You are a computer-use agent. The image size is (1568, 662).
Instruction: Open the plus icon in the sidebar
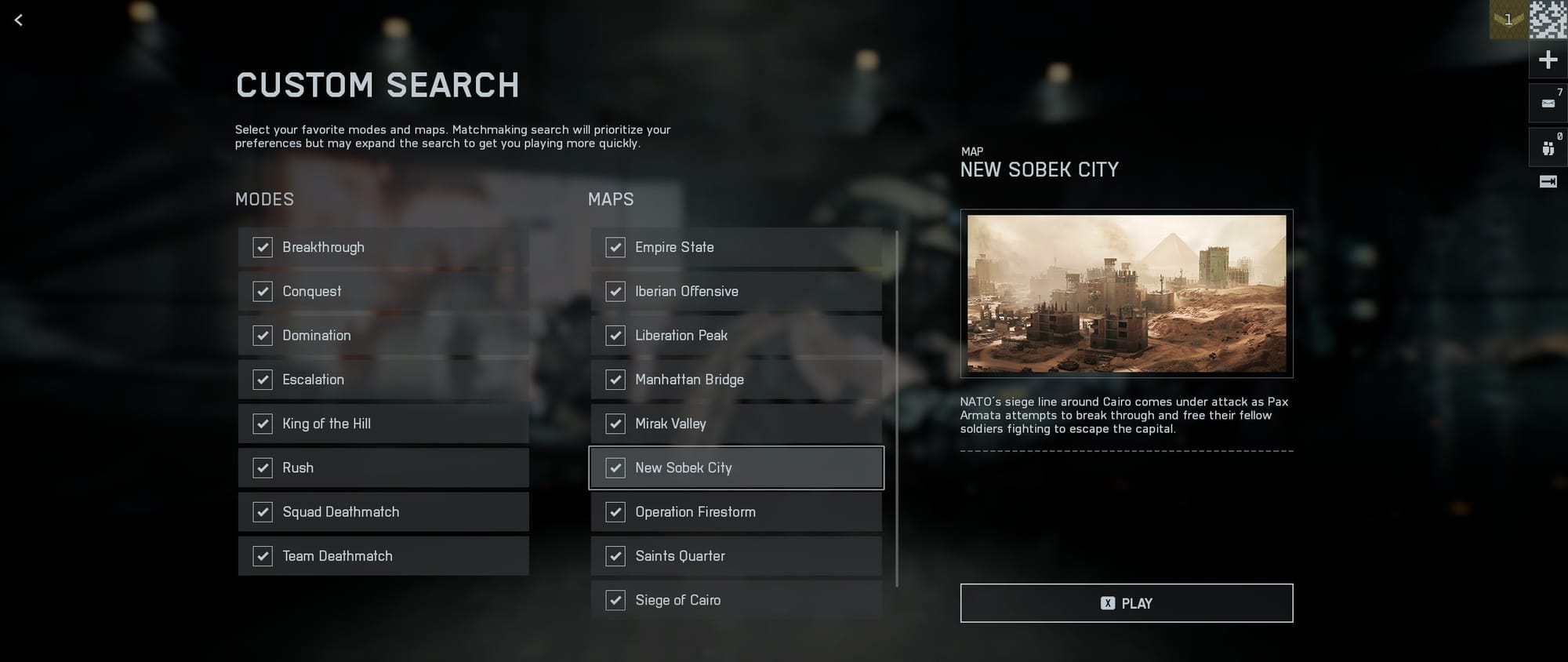tap(1548, 60)
